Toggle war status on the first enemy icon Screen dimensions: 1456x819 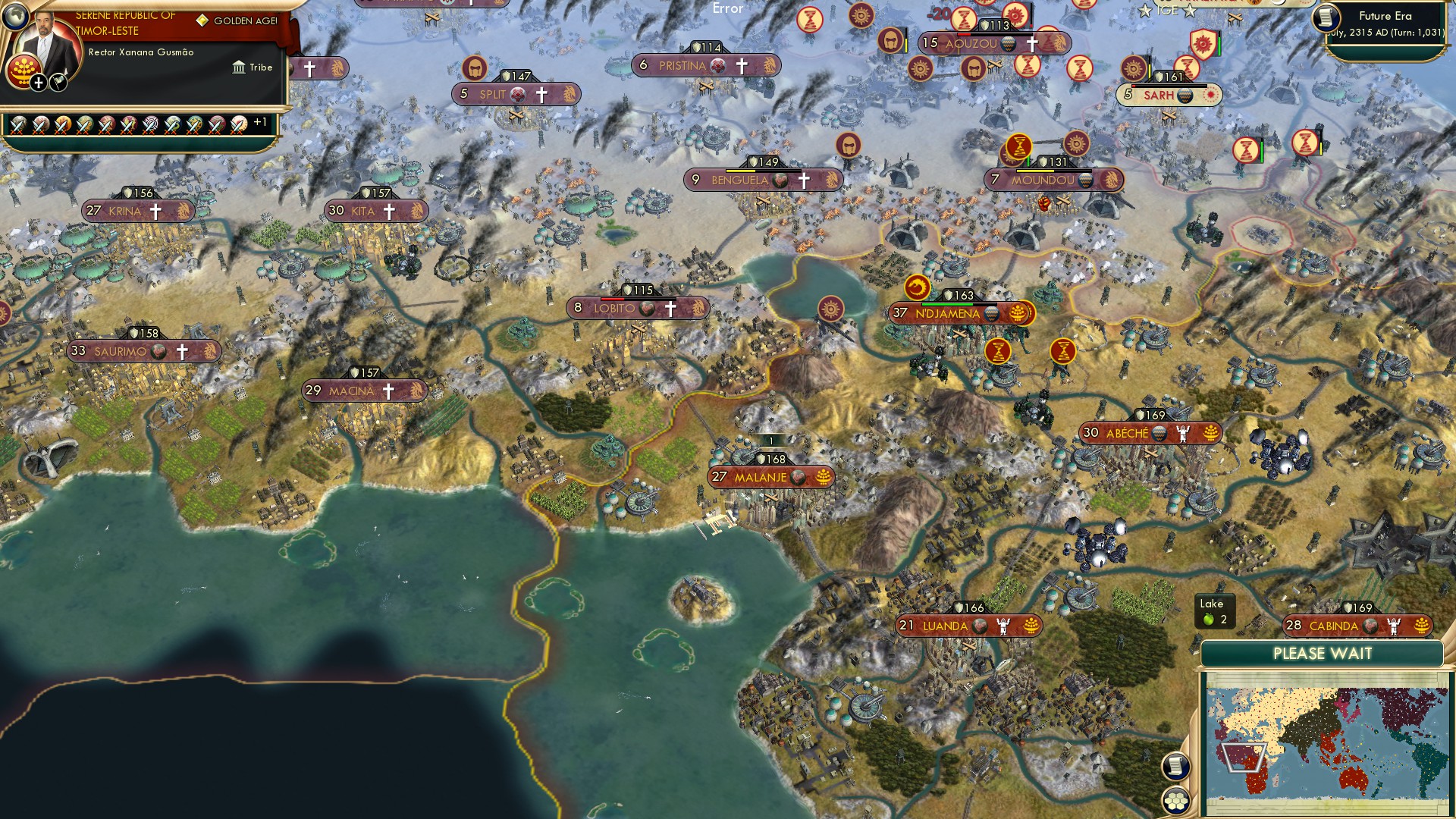pyautogui.click(x=18, y=124)
